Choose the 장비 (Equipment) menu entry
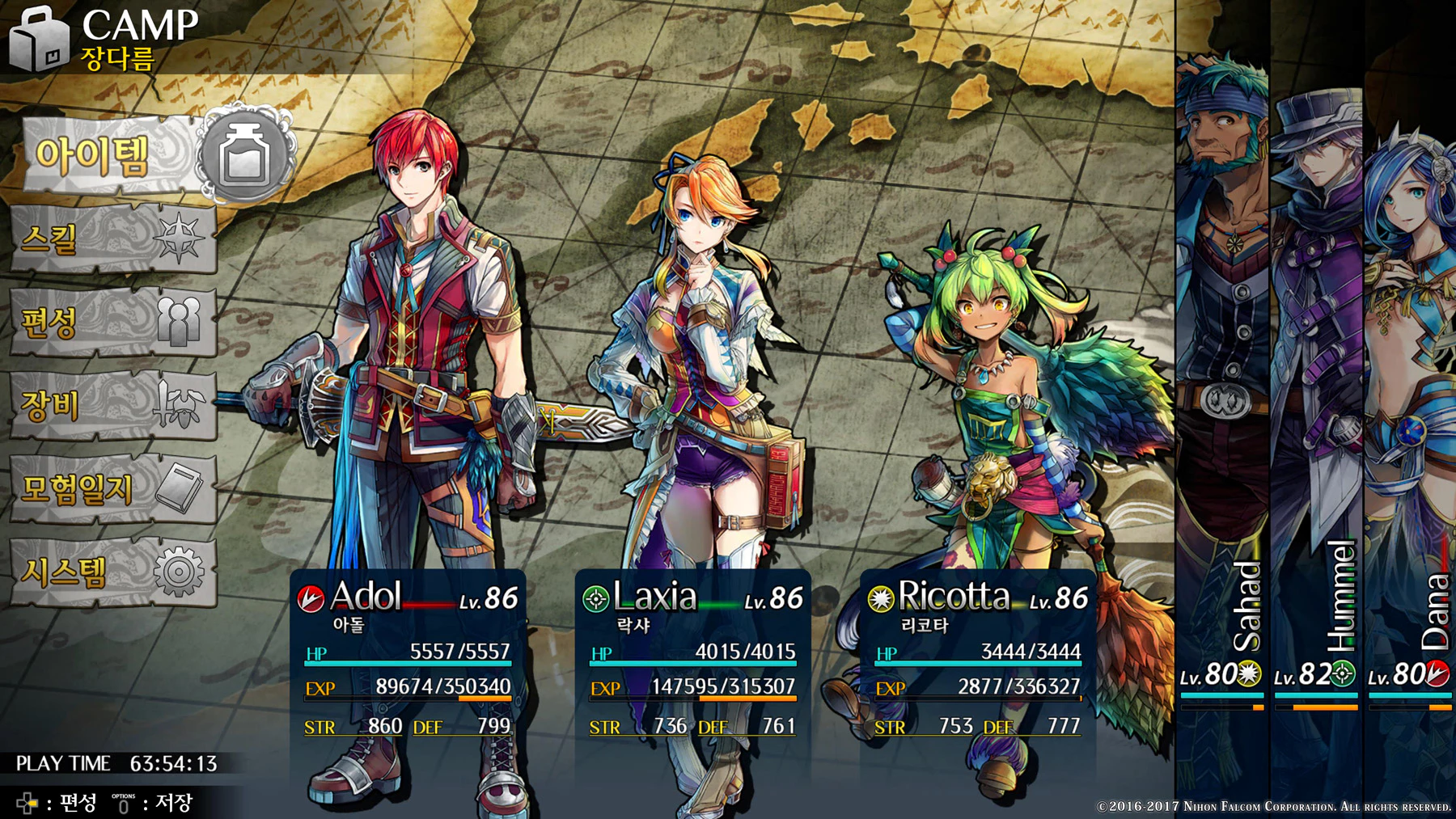The image size is (1456, 819). tap(113, 404)
